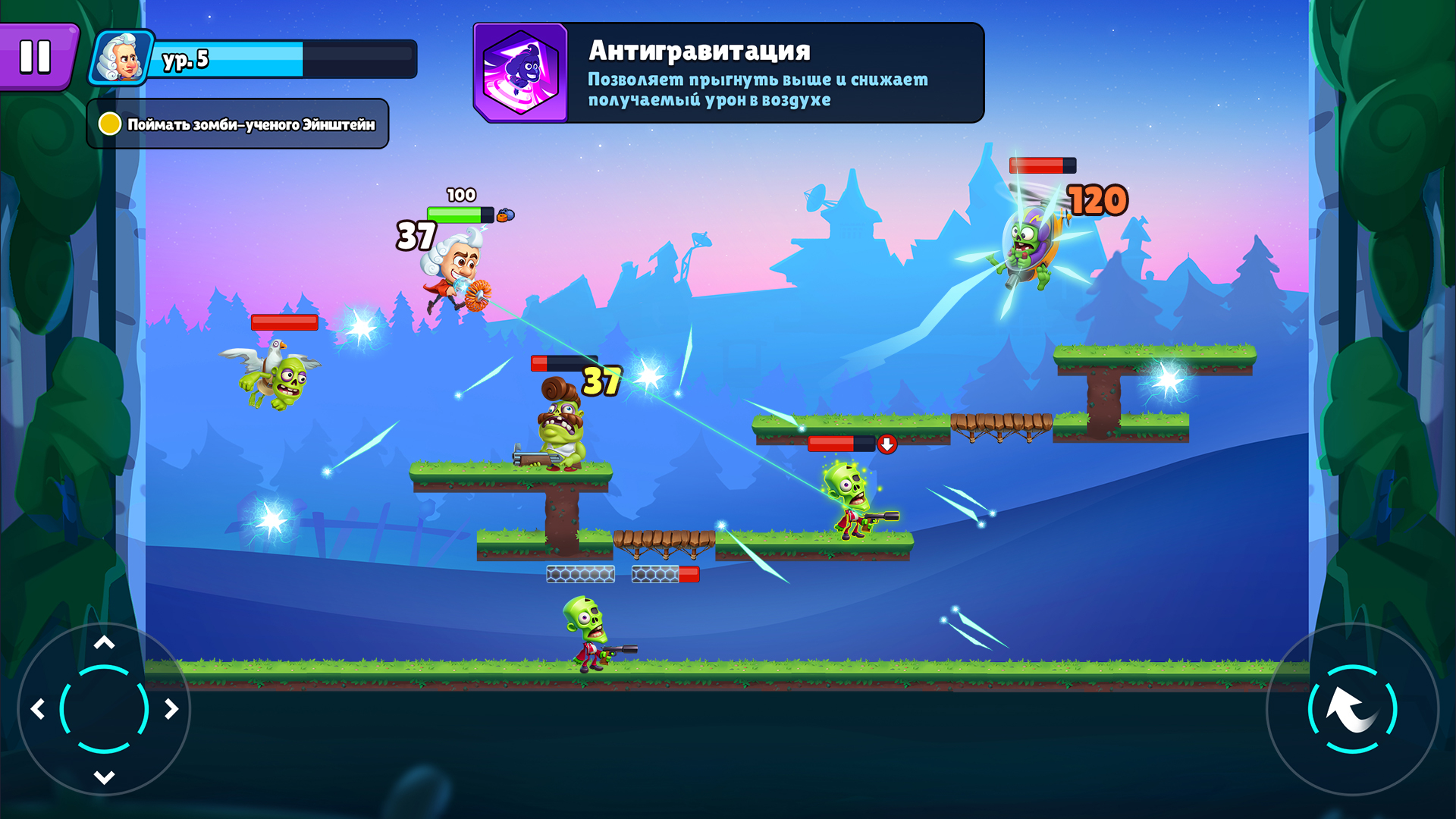The width and height of the screenshot is (1456, 819).
Task: Tap the joystick's left arrow
Action: 38,710
